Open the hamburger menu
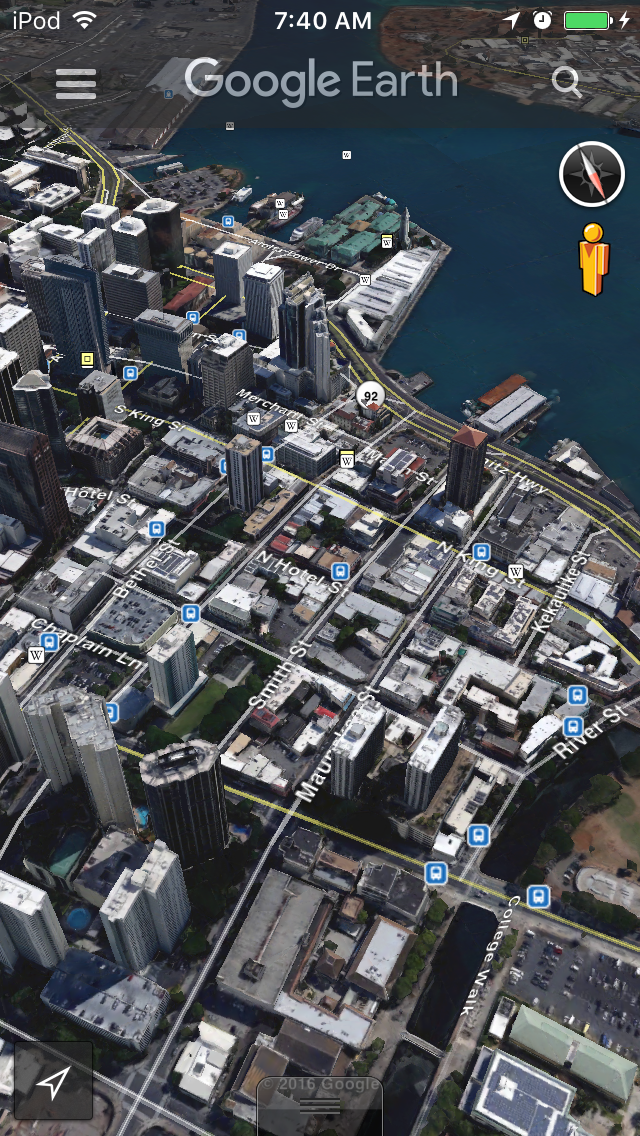Image resolution: width=640 pixels, height=1136 pixels. tap(76, 83)
